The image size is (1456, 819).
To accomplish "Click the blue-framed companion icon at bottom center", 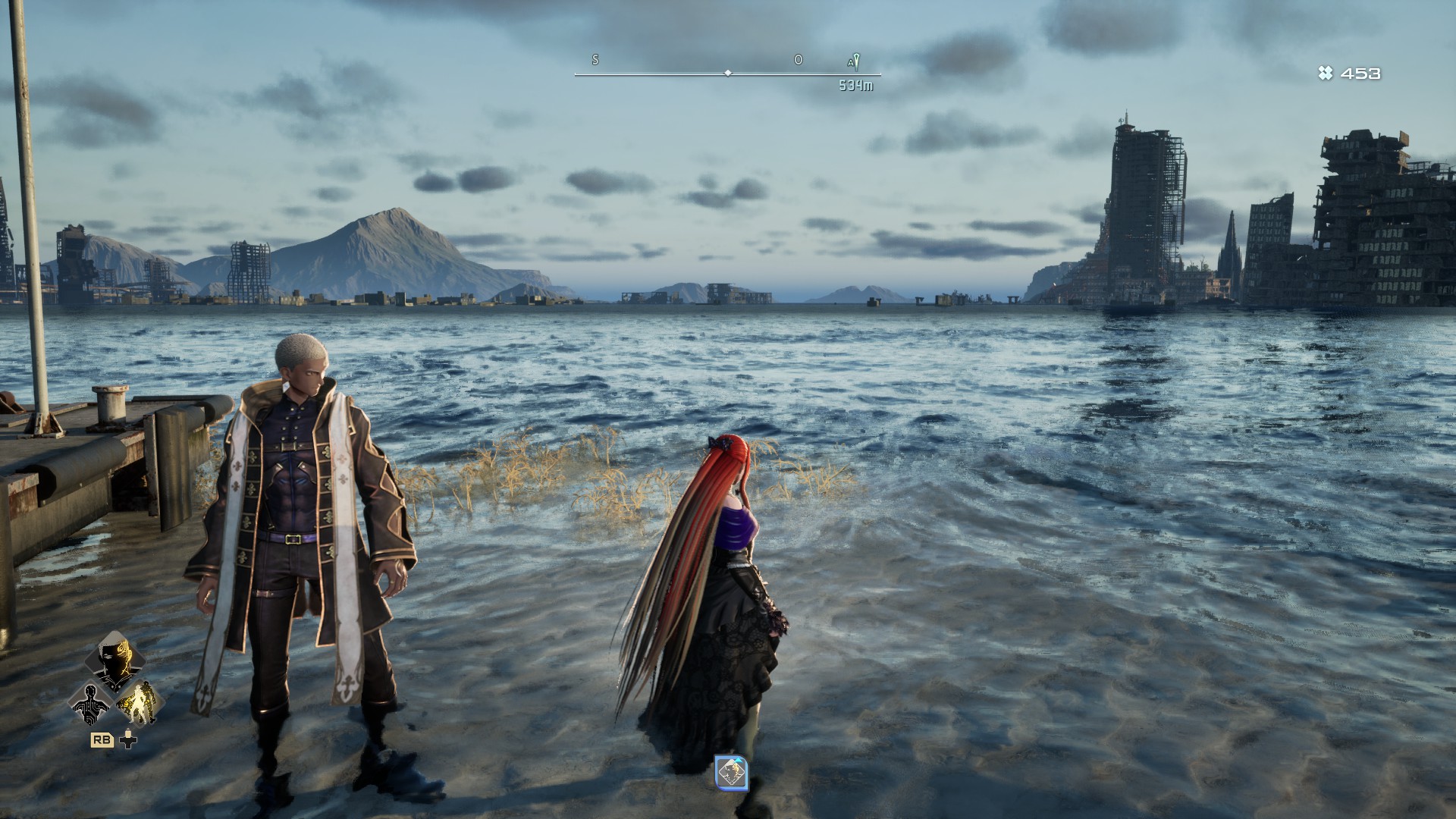I will pos(732,773).
